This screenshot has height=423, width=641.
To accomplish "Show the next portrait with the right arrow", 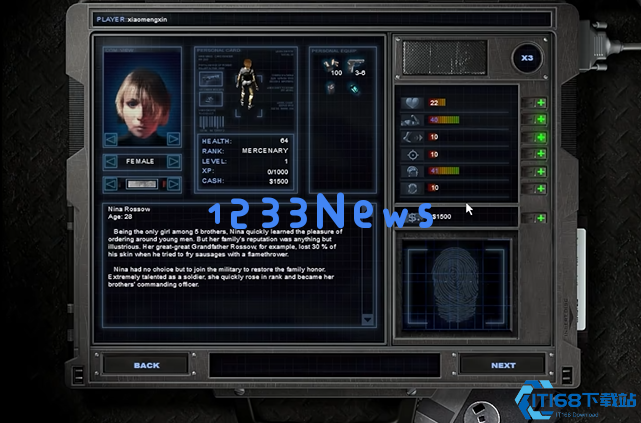I will (173, 138).
